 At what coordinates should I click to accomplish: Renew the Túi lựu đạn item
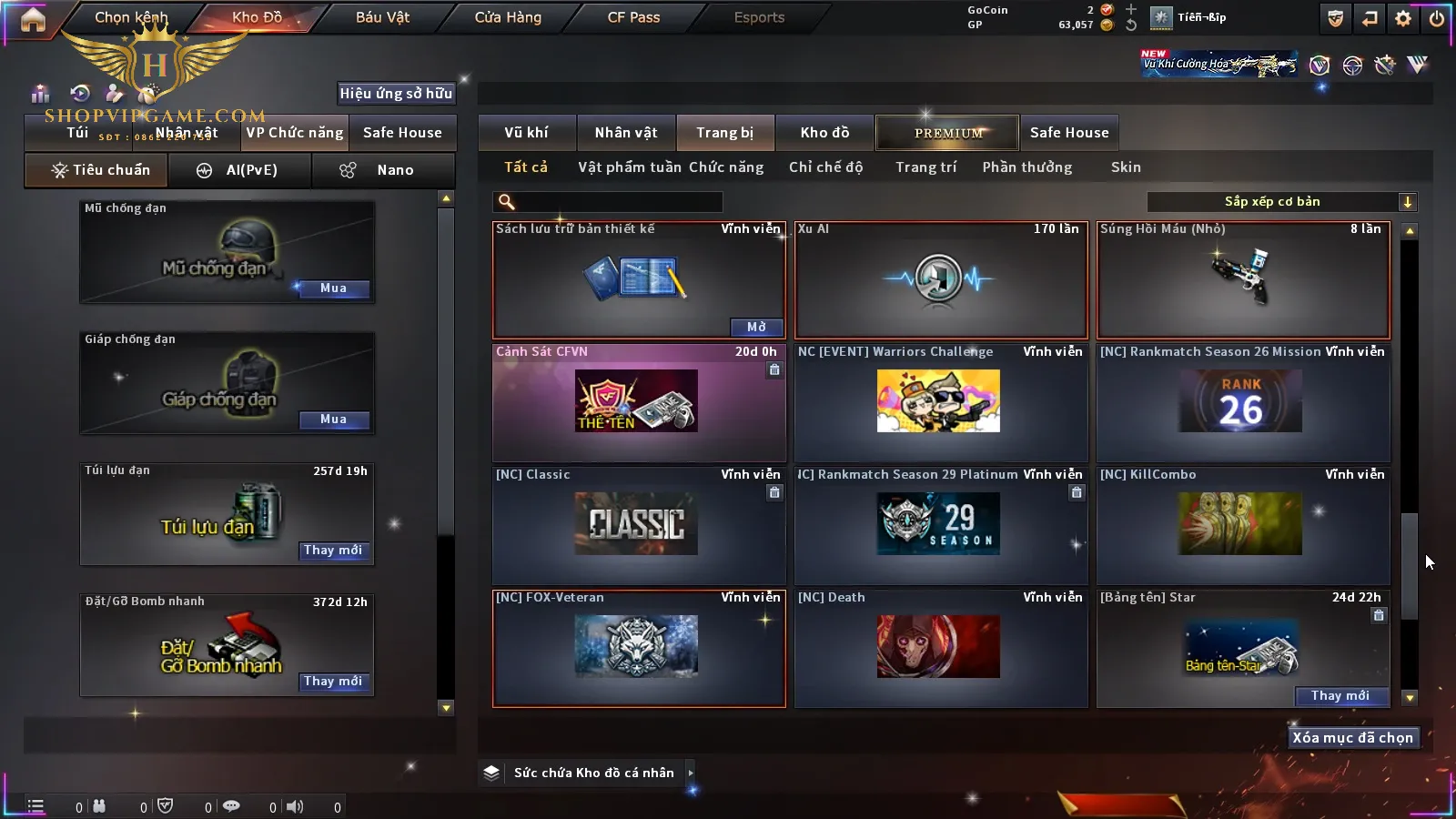click(x=333, y=551)
